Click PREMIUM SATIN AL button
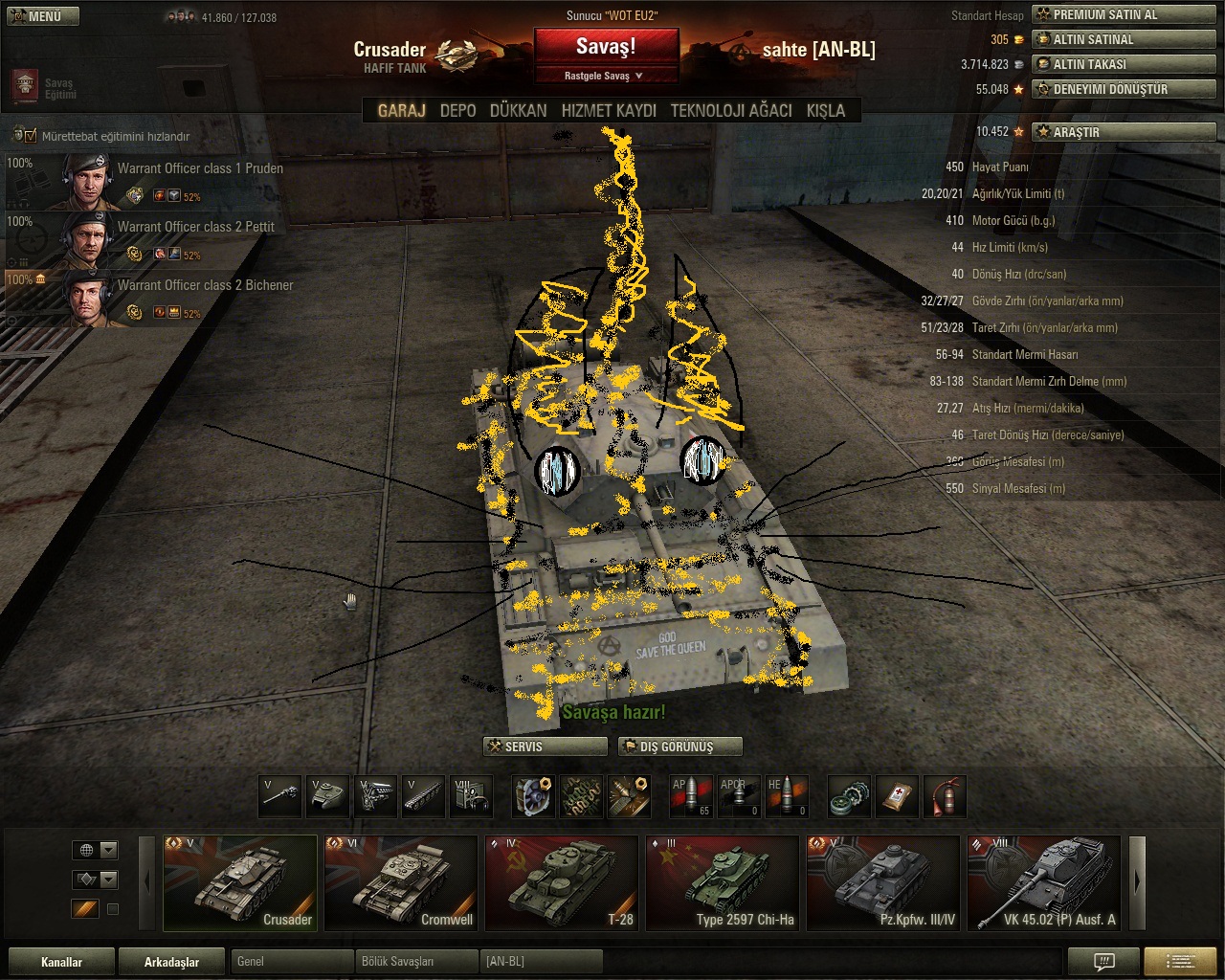Viewport: 1225px width, 980px height. pos(1124,14)
